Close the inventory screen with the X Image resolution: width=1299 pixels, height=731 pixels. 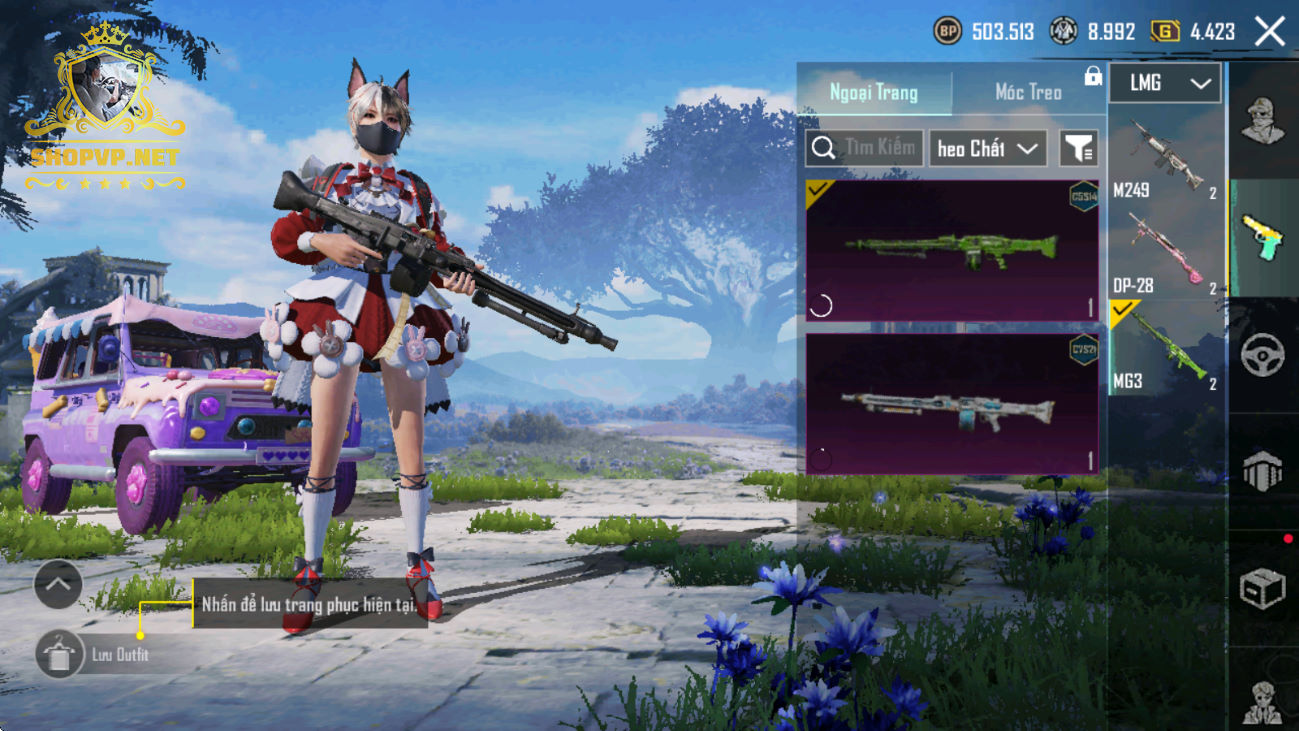pyautogui.click(x=1270, y=31)
